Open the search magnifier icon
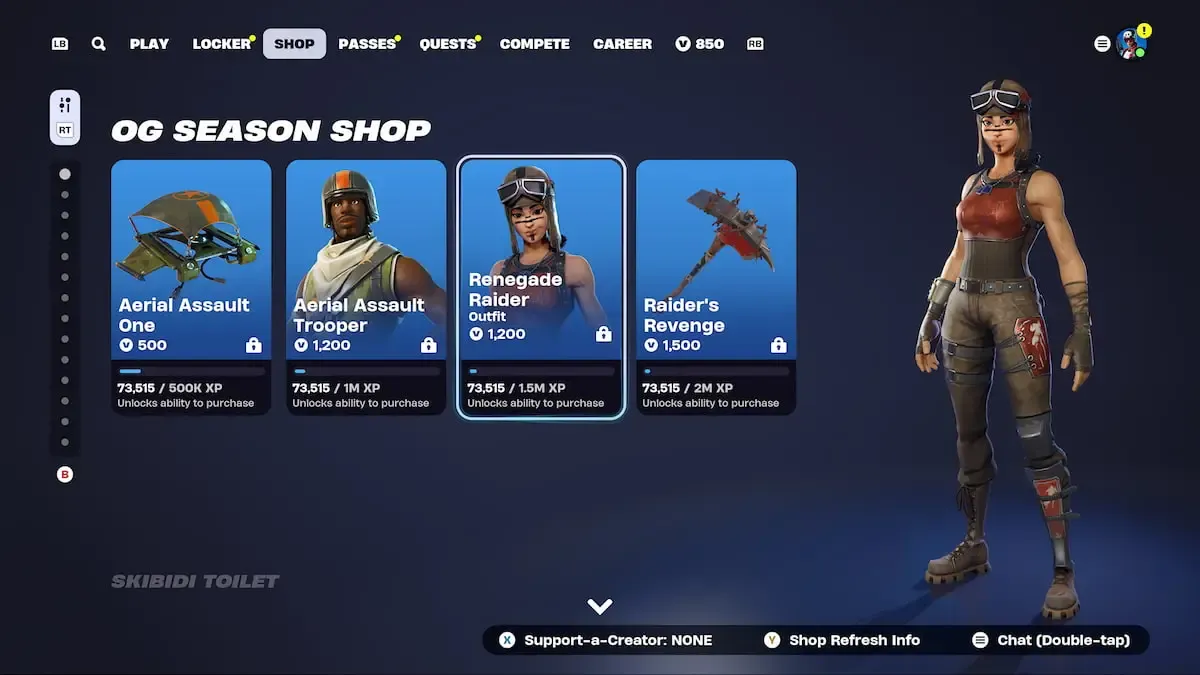Screen dimensions: 1200x675 tap(98, 44)
